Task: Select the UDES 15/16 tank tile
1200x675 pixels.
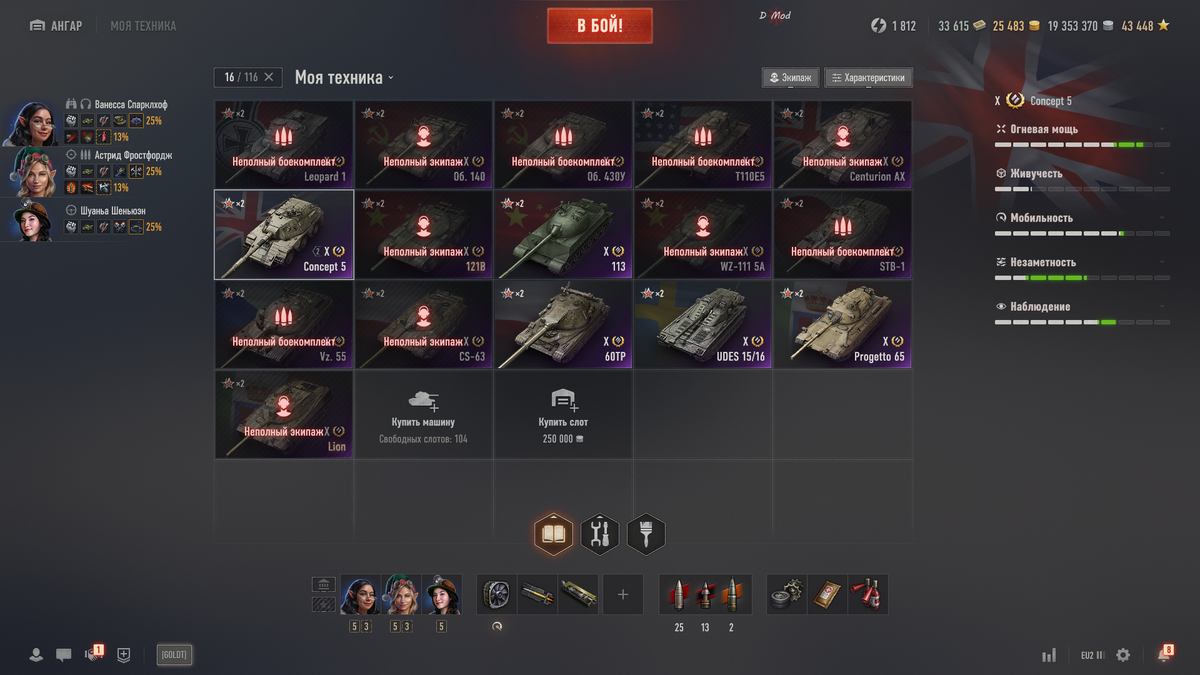Action: 702,324
